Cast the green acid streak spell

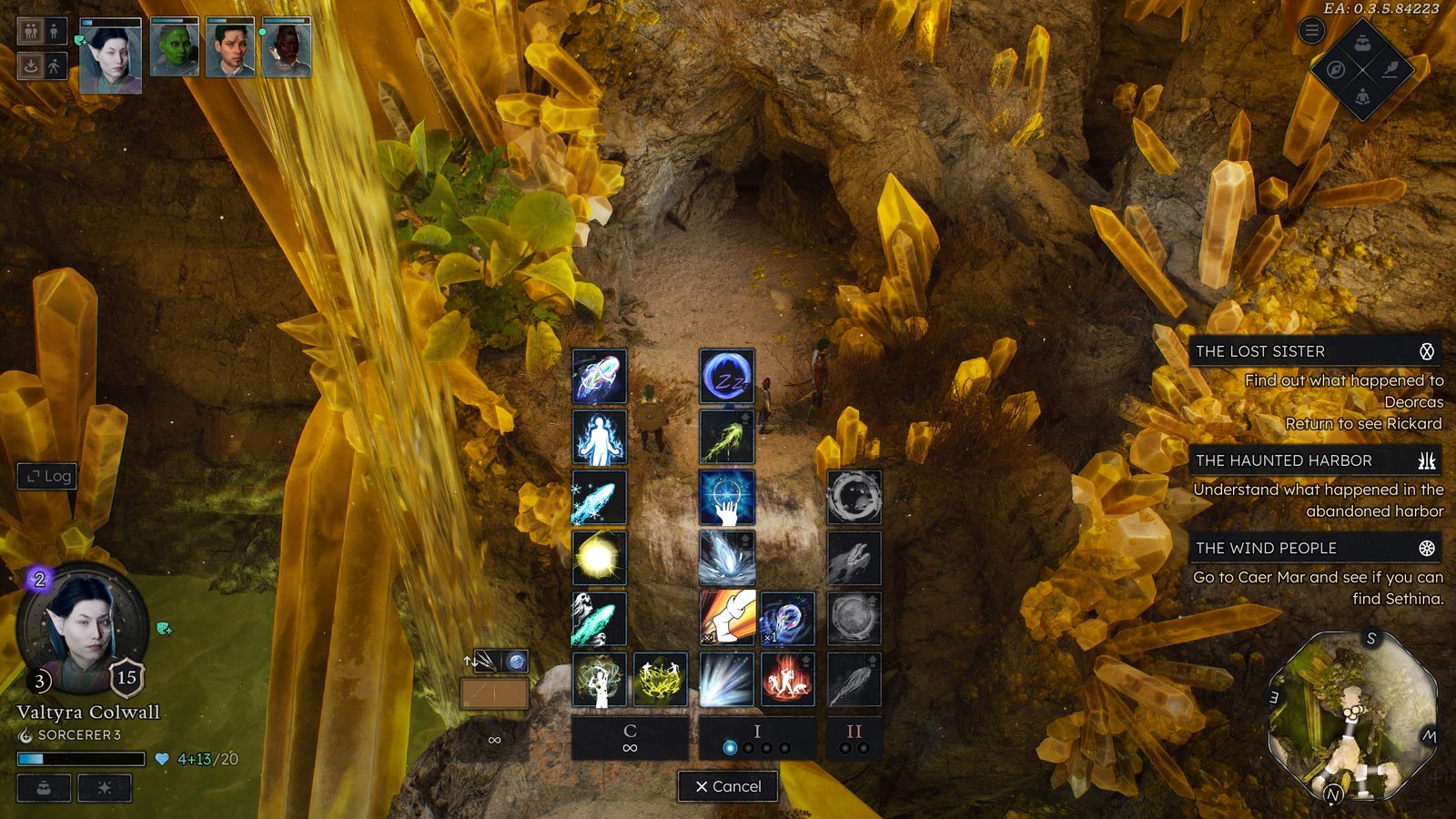point(726,437)
